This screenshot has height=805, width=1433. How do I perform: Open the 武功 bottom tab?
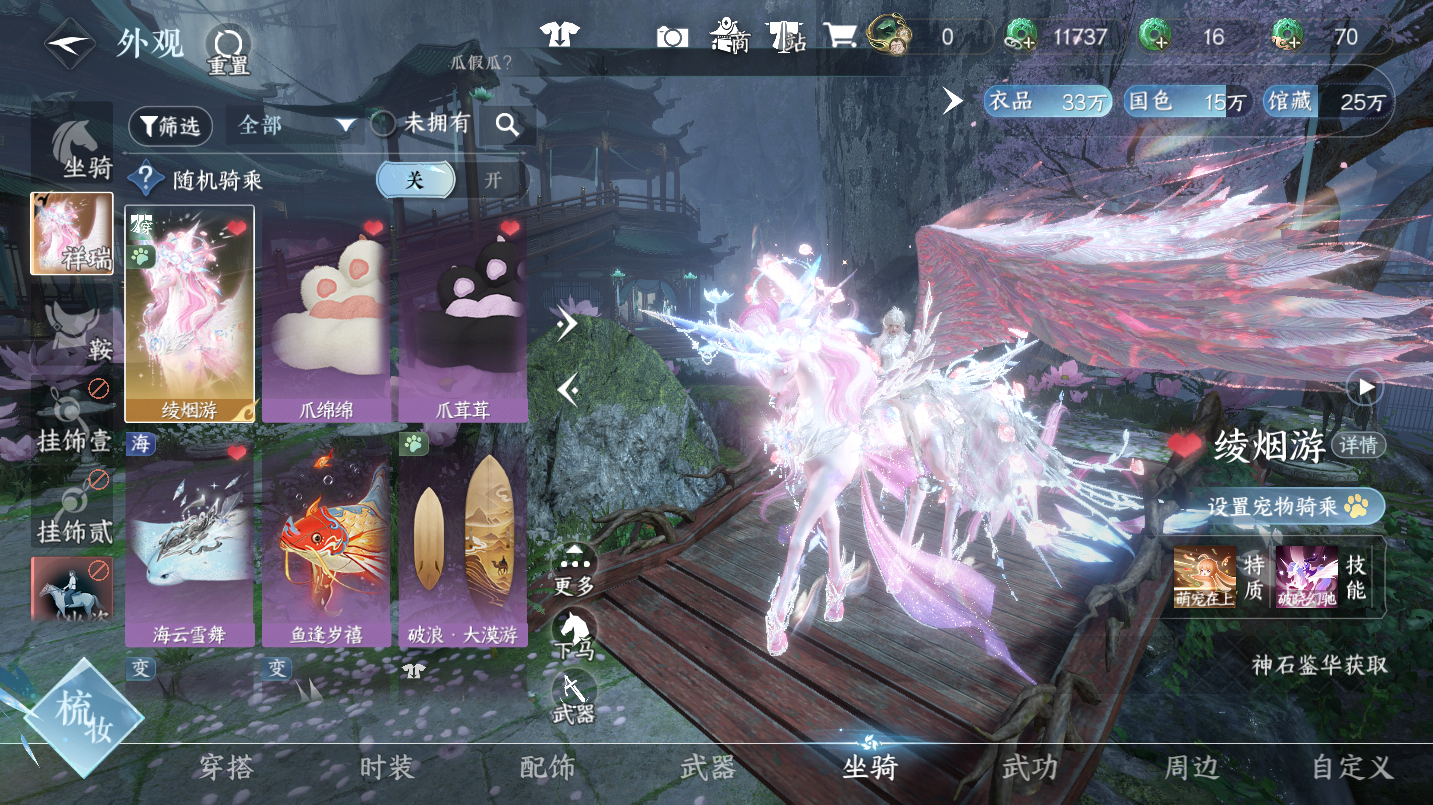pyautogui.click(x=1030, y=768)
